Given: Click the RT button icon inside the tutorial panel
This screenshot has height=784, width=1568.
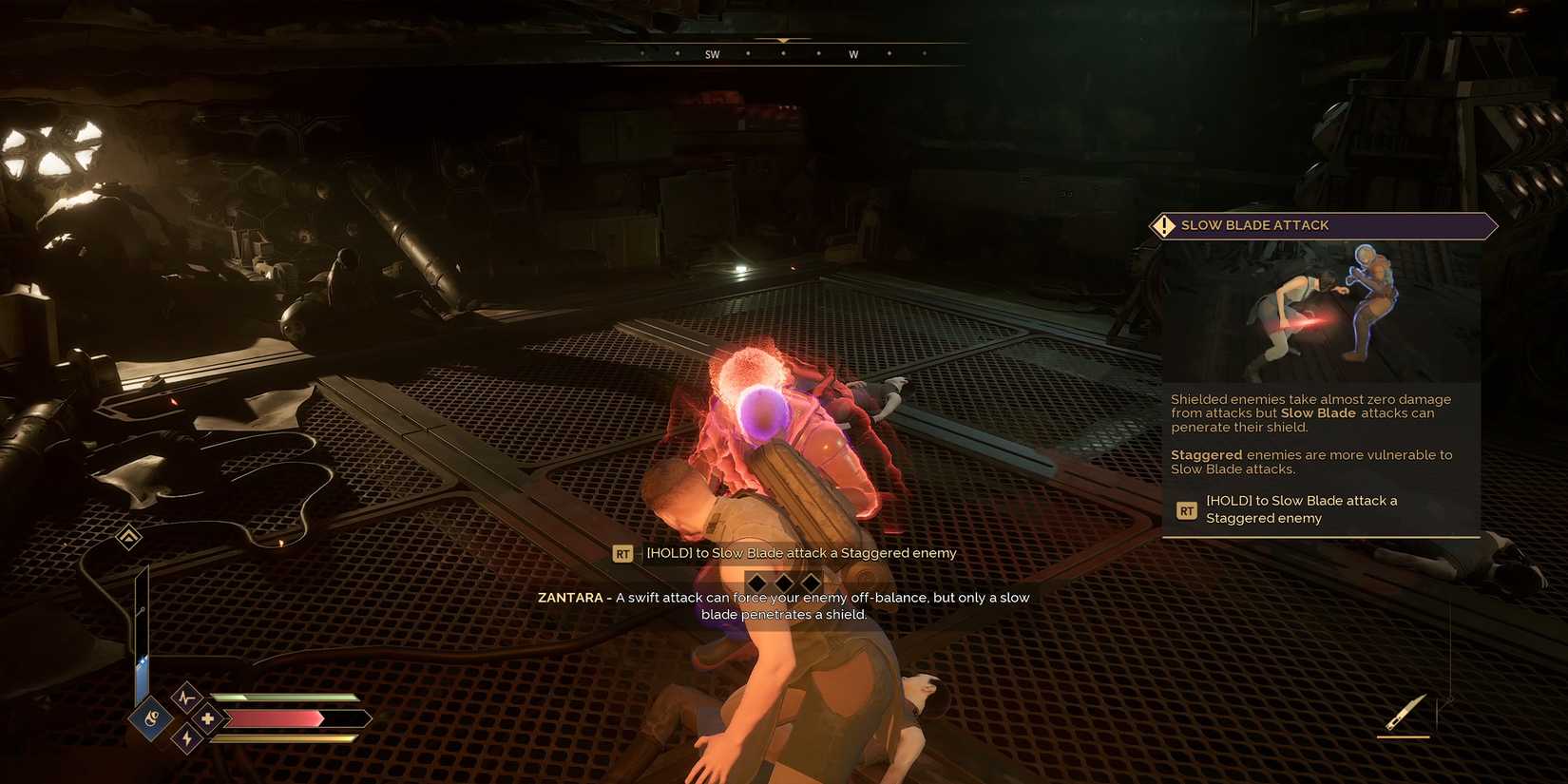Looking at the screenshot, I should click(1186, 510).
